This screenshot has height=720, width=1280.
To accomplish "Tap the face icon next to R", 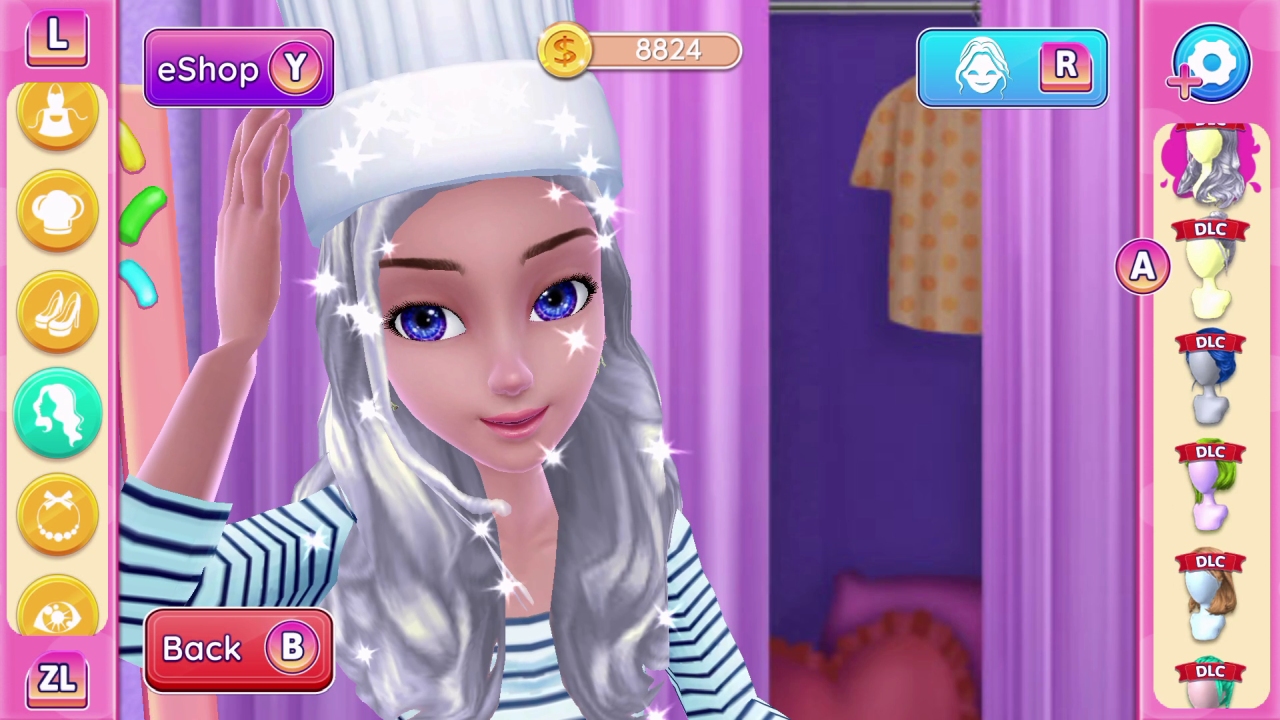I will coord(985,67).
